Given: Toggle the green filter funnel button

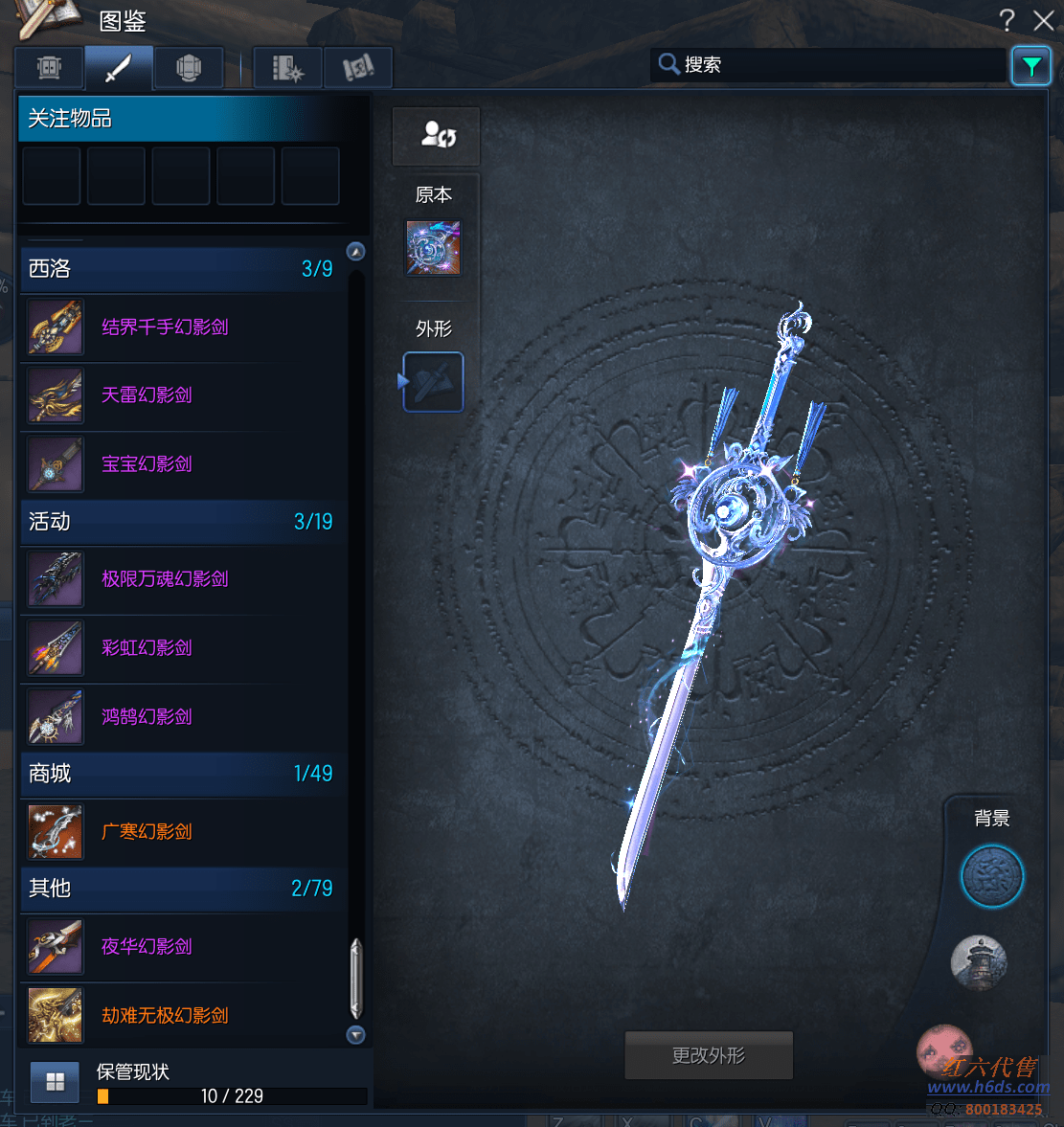Looking at the screenshot, I should coord(1031,66).
